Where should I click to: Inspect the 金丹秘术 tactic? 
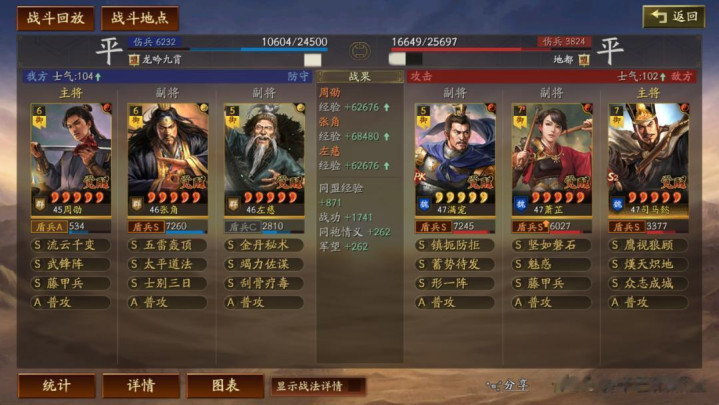263,245
